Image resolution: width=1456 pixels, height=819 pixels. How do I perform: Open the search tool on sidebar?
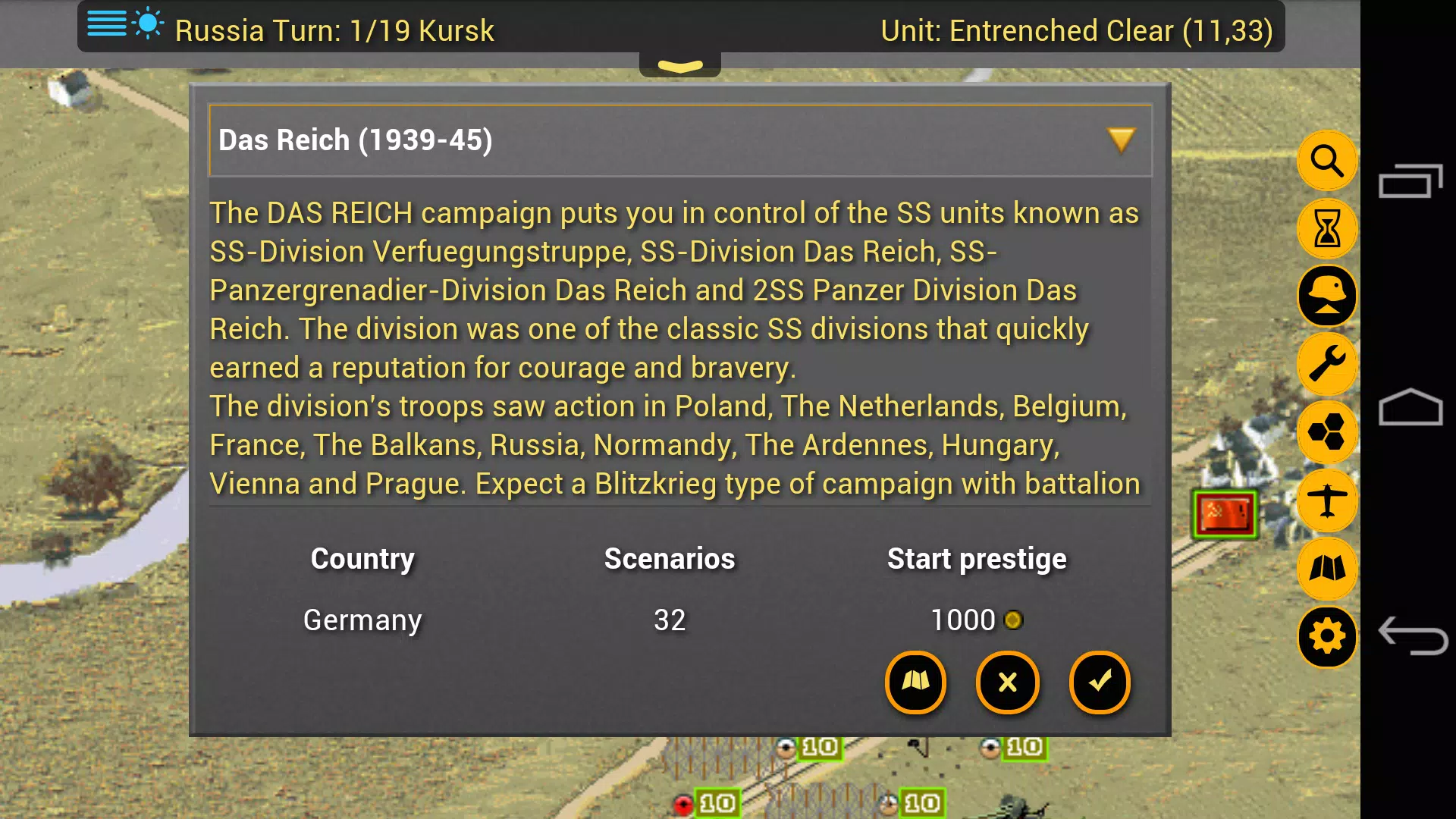click(x=1326, y=161)
